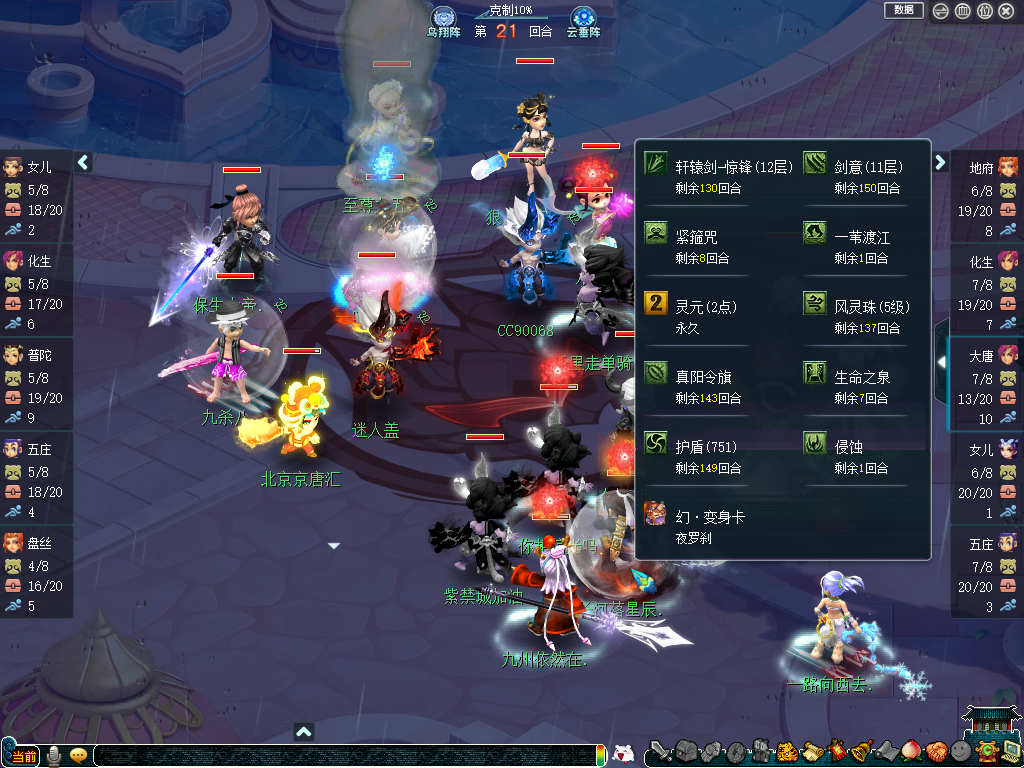Switch chat channel with the 当前 button
The height and width of the screenshot is (768, 1024).
(23, 756)
